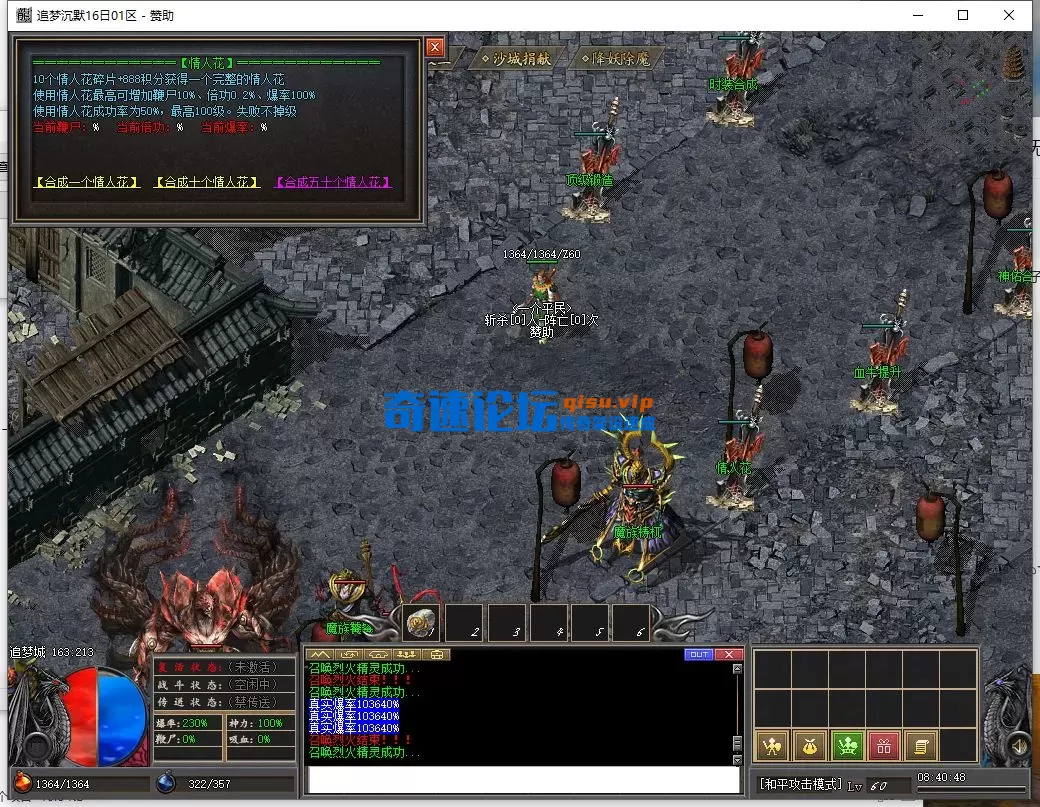The width and height of the screenshot is (1040, 807).
Task: Type in the chat input field
Action: pos(523,780)
